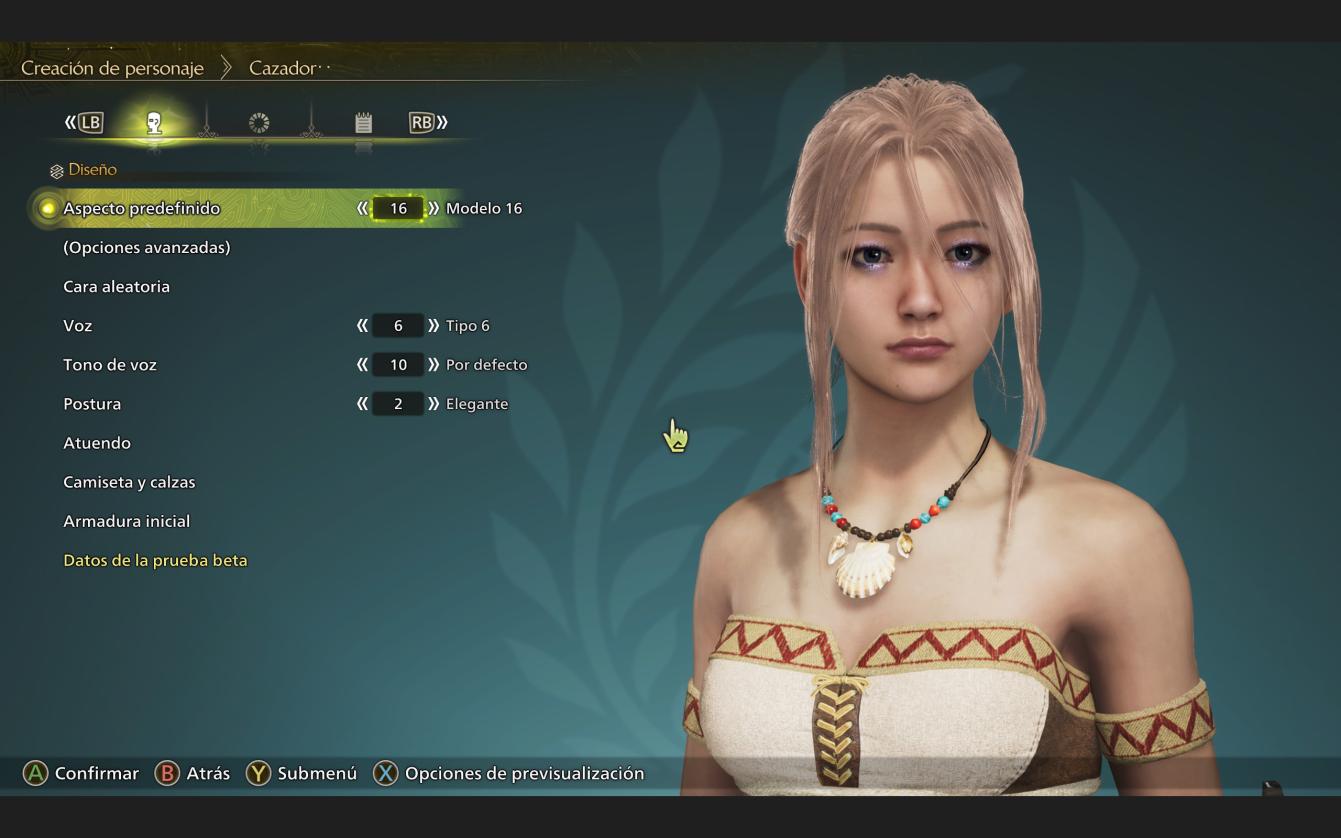The width and height of the screenshot is (1341, 838).
Task: Switch to the notepad icon tab
Action: (x=363, y=123)
